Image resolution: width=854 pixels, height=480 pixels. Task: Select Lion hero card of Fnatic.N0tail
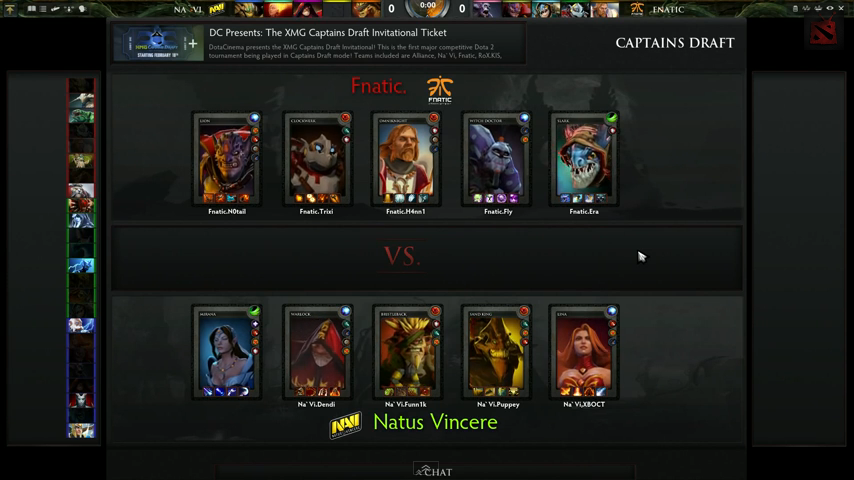(x=226, y=160)
